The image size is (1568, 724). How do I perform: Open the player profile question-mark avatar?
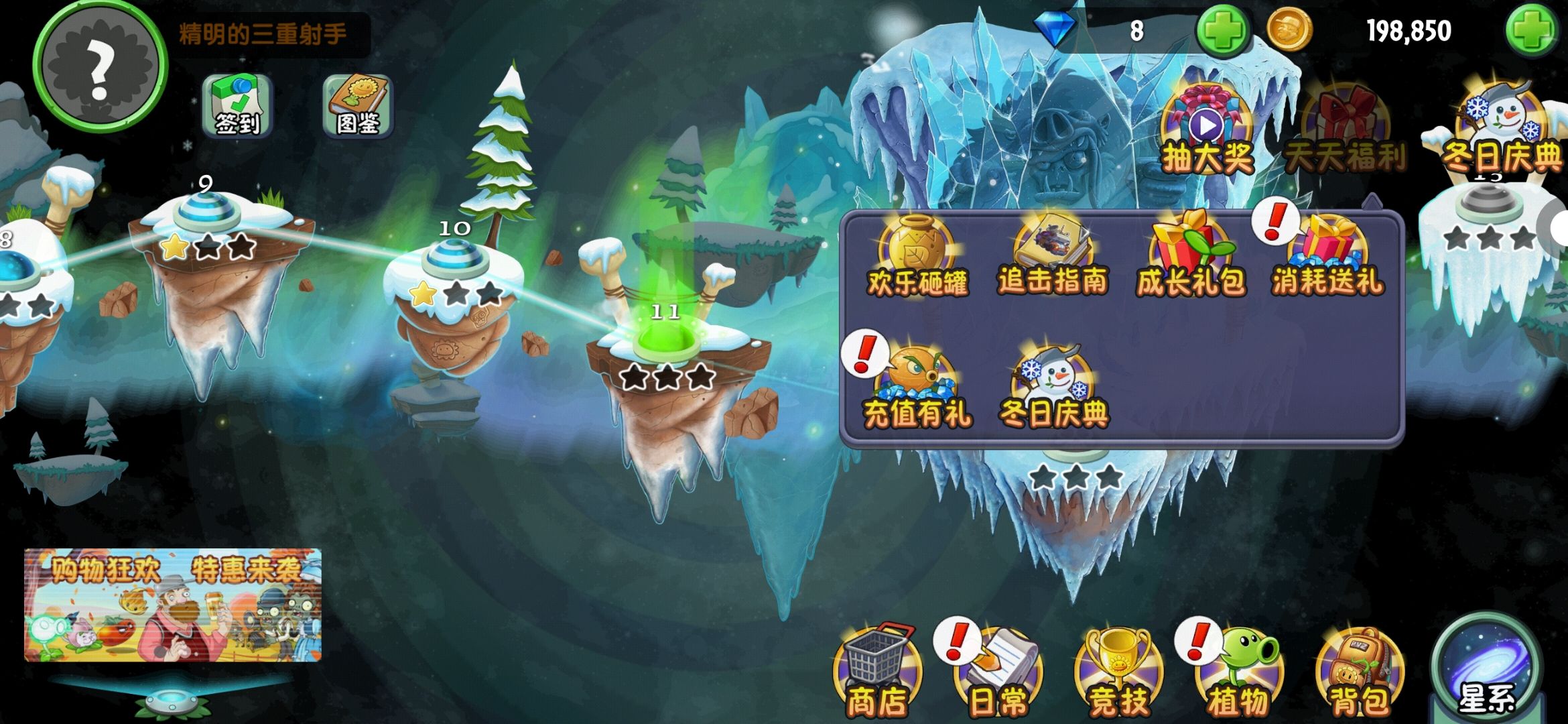click(99, 66)
